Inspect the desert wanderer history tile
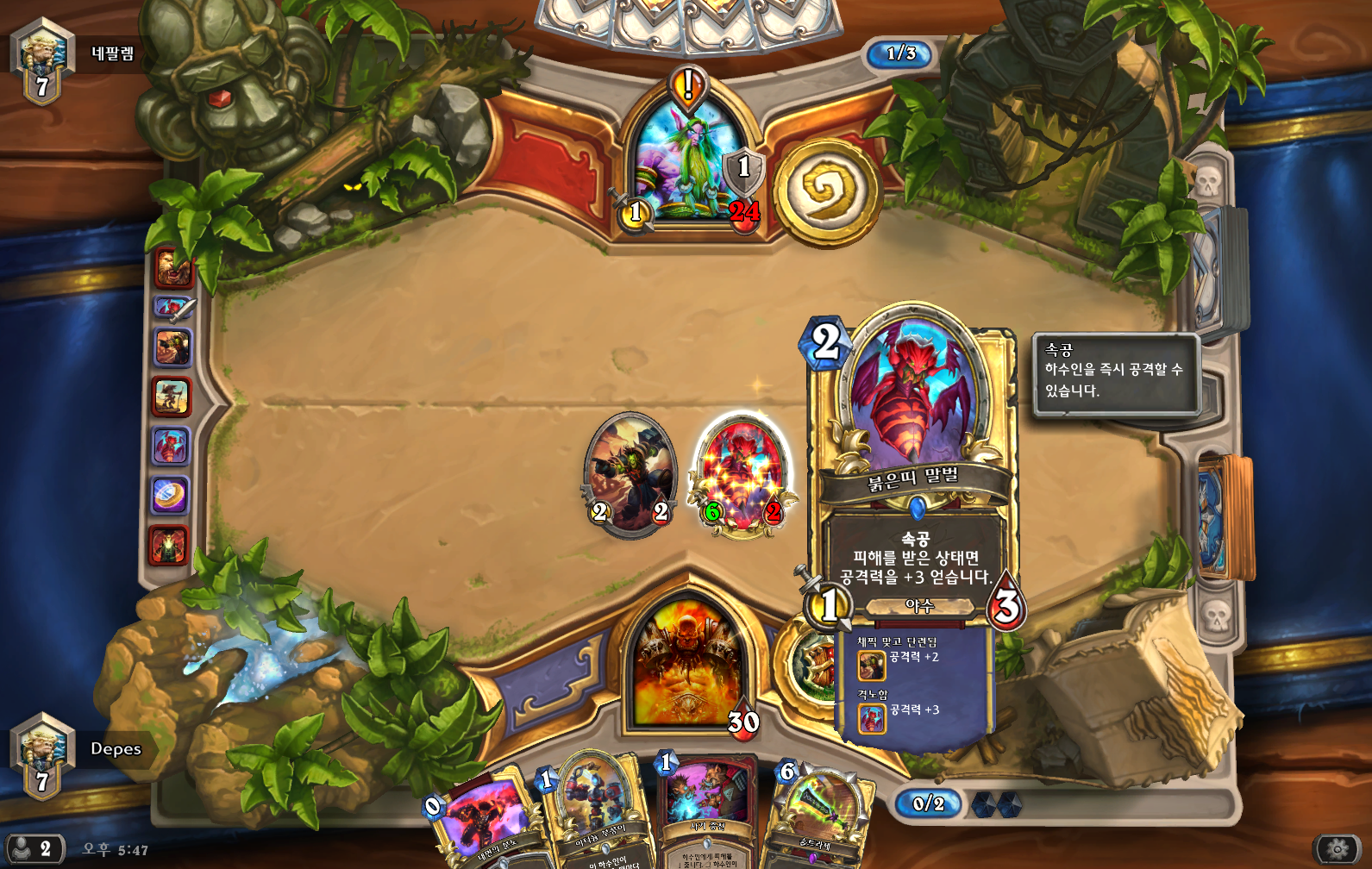 tap(171, 397)
